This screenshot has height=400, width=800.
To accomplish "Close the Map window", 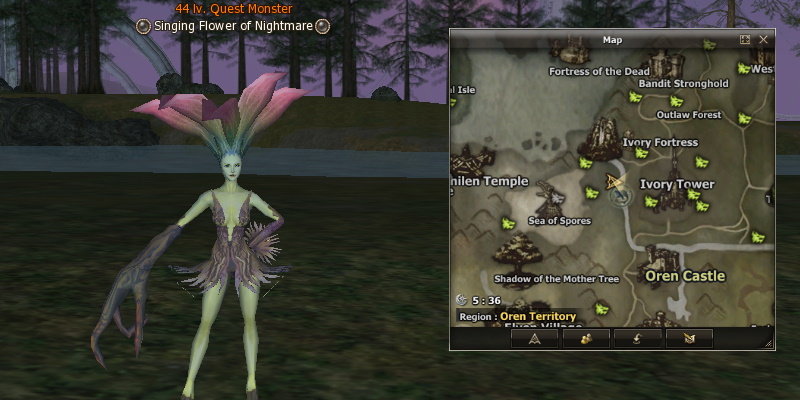I will point(763,40).
